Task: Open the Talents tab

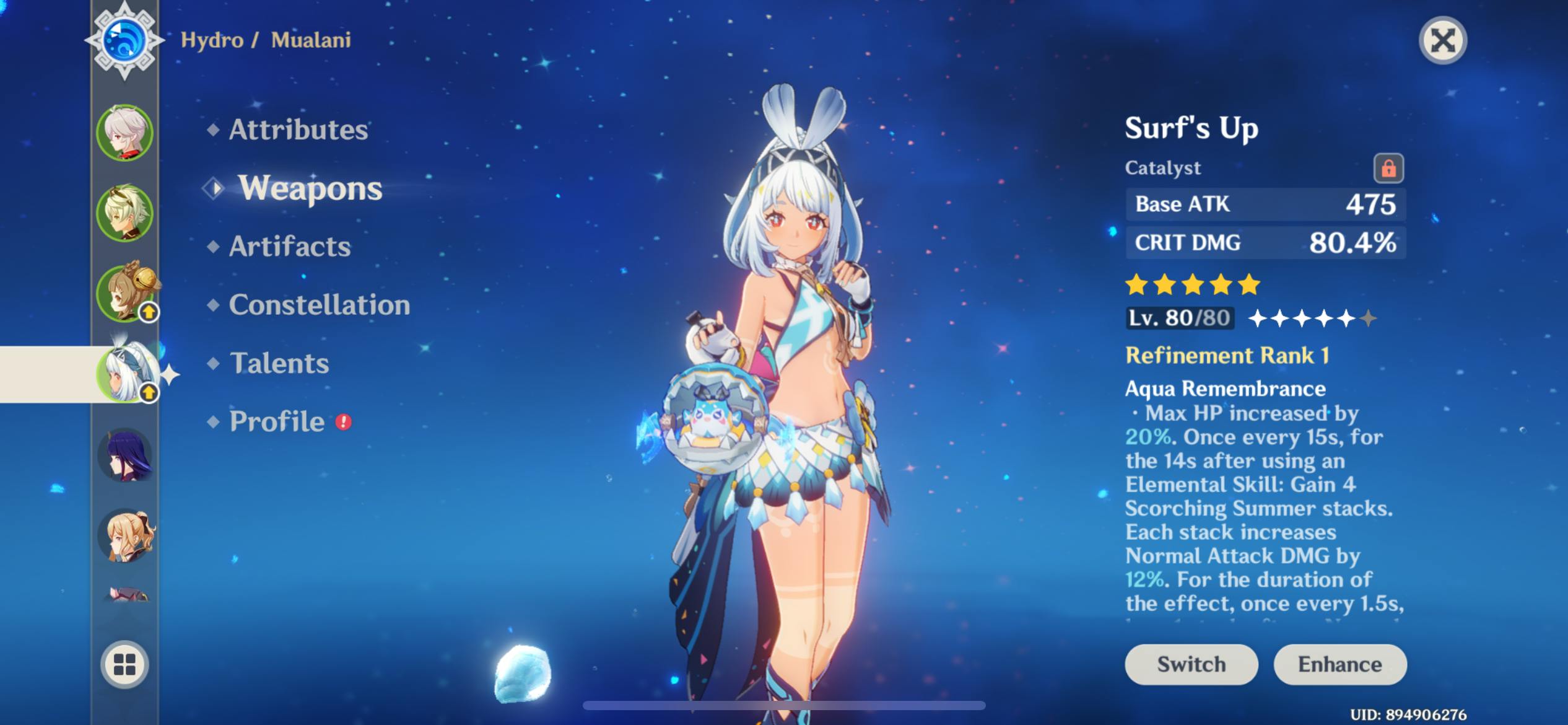Action: pyautogui.click(x=279, y=363)
